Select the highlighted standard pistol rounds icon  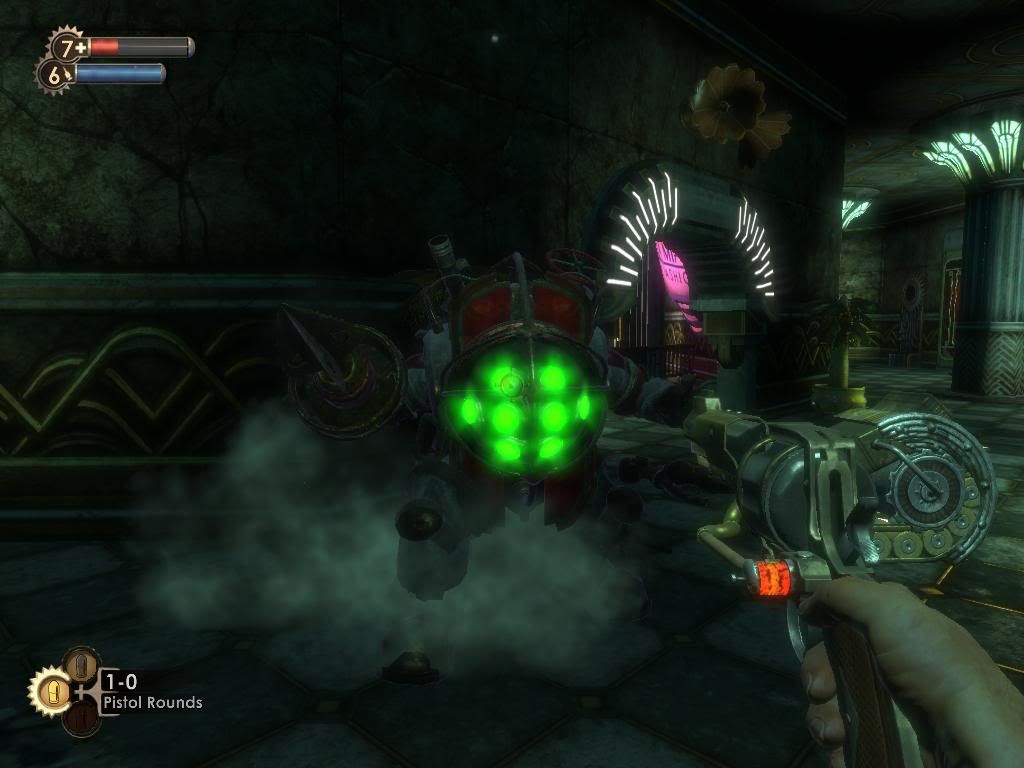pyautogui.click(x=51, y=691)
